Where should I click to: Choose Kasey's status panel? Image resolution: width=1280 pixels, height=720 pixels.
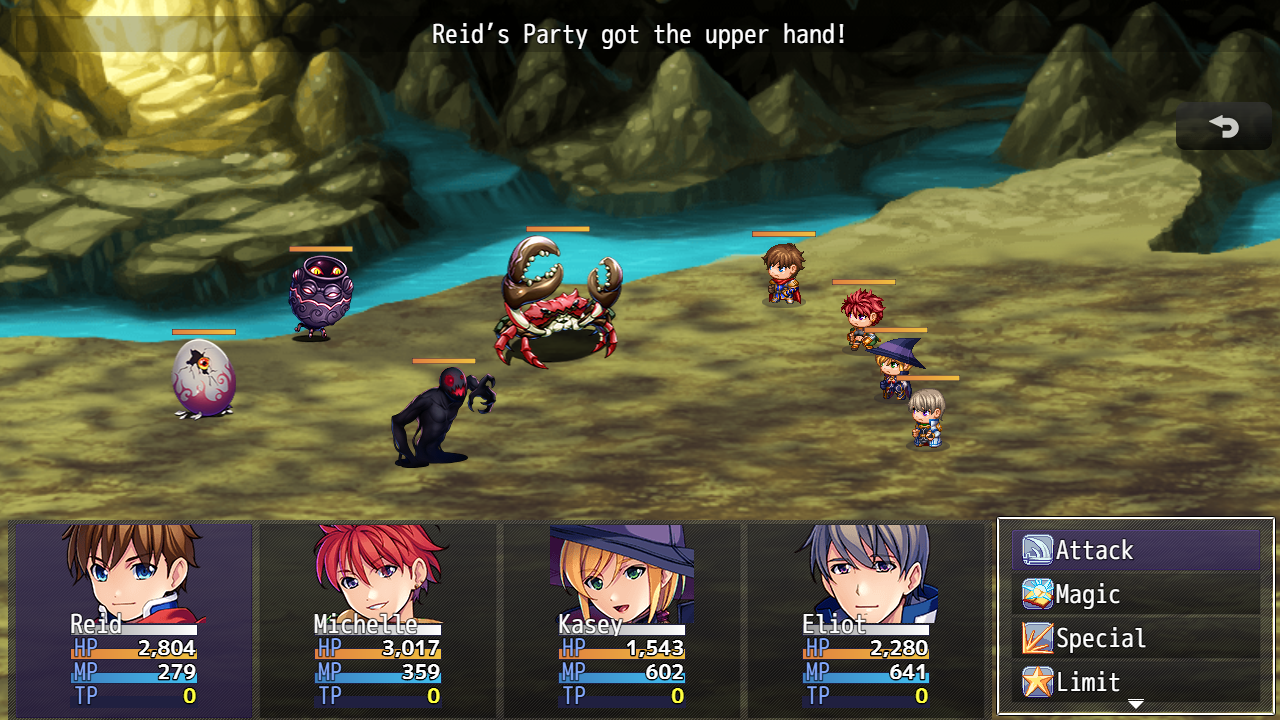[x=621, y=618]
